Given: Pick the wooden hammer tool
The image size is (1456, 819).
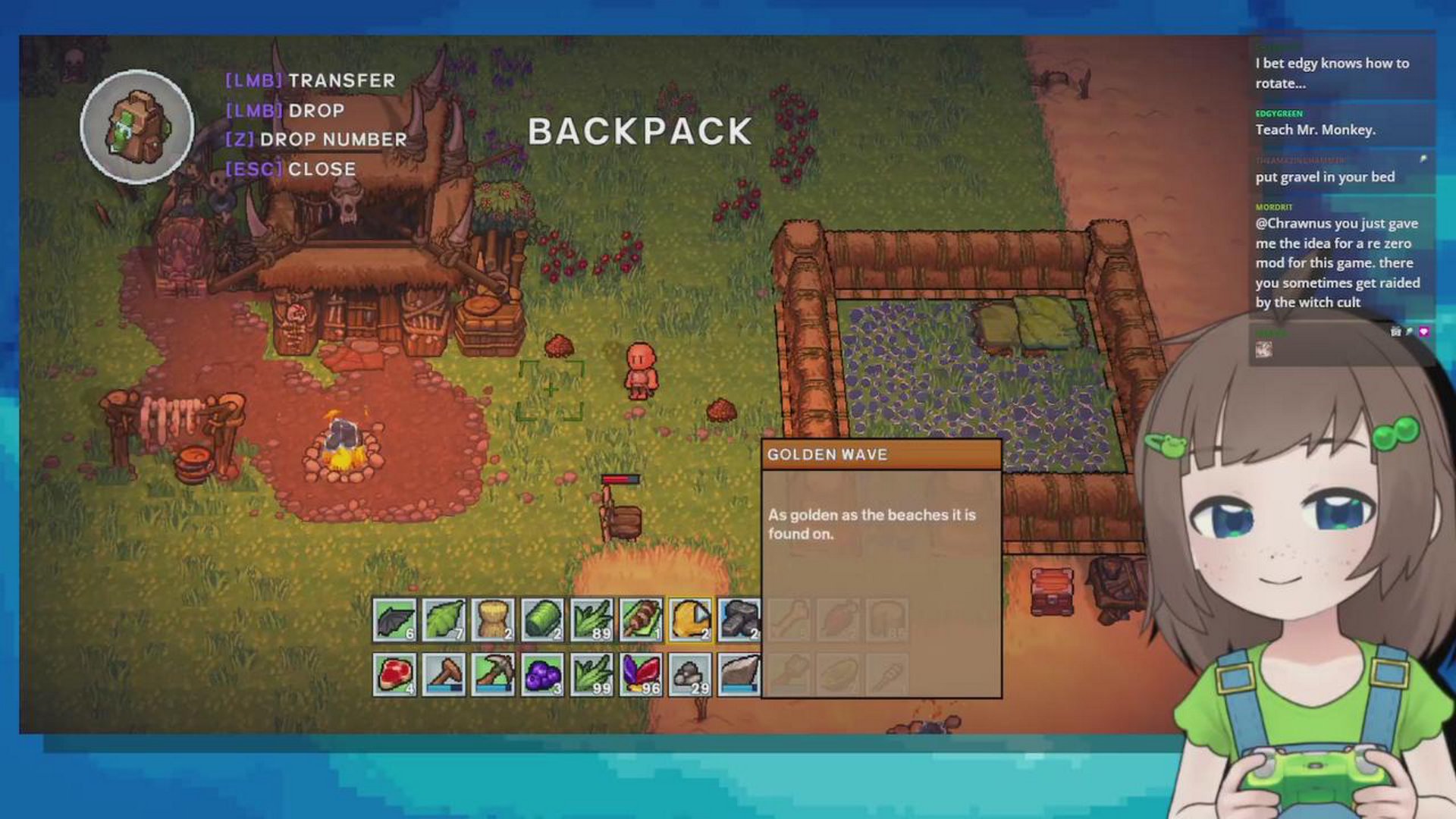Looking at the screenshot, I should click(x=444, y=674).
